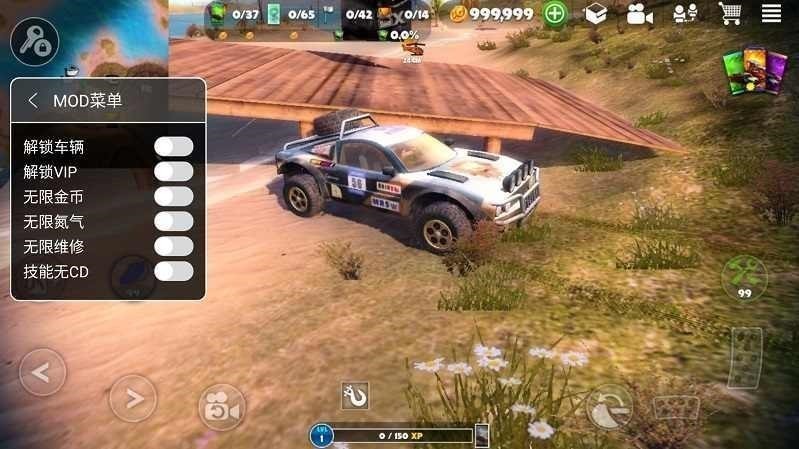Activate the 技能无CD toggle
799x449 pixels.
(173, 271)
